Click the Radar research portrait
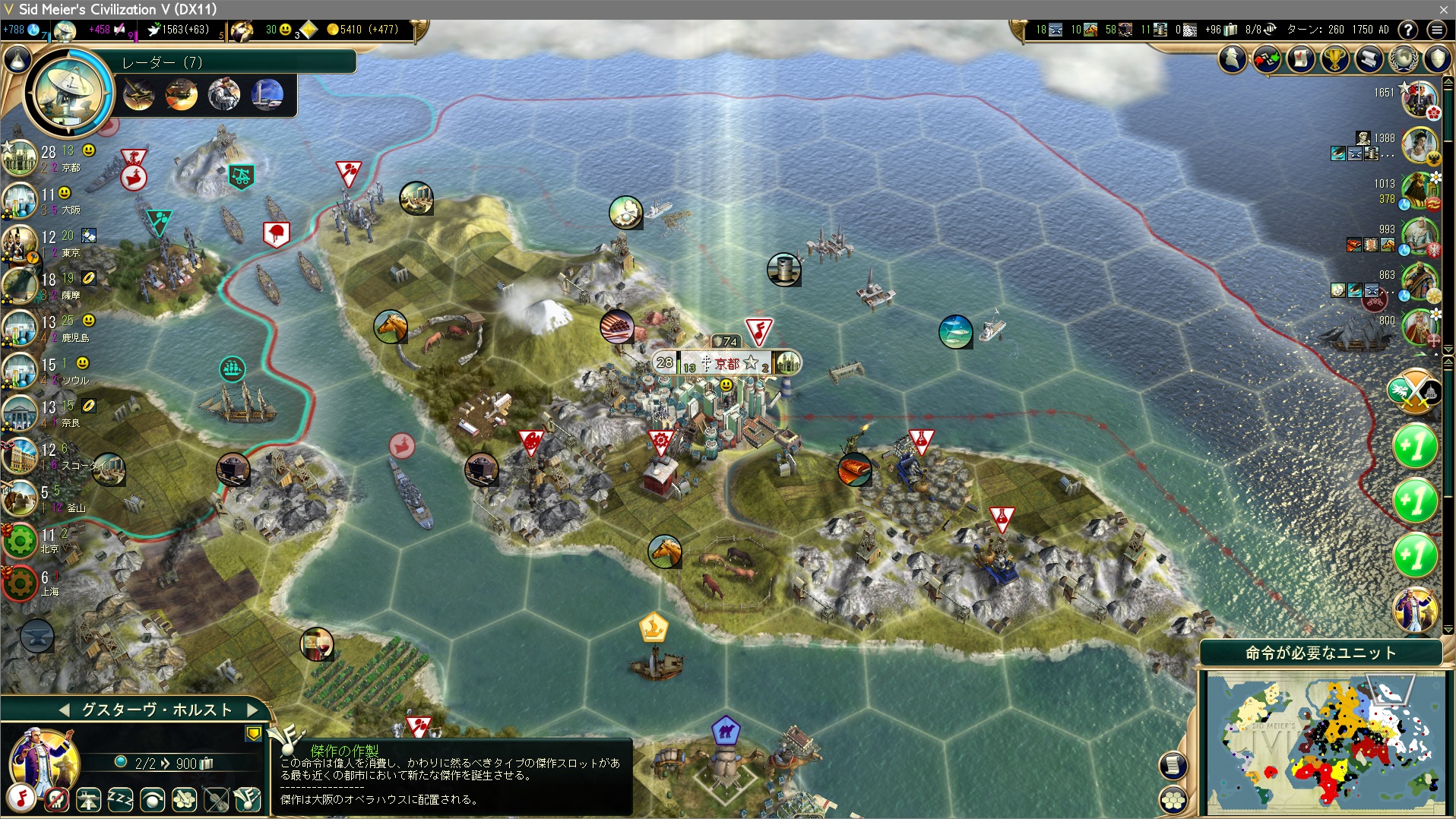The height and width of the screenshot is (819, 1456). point(68,92)
